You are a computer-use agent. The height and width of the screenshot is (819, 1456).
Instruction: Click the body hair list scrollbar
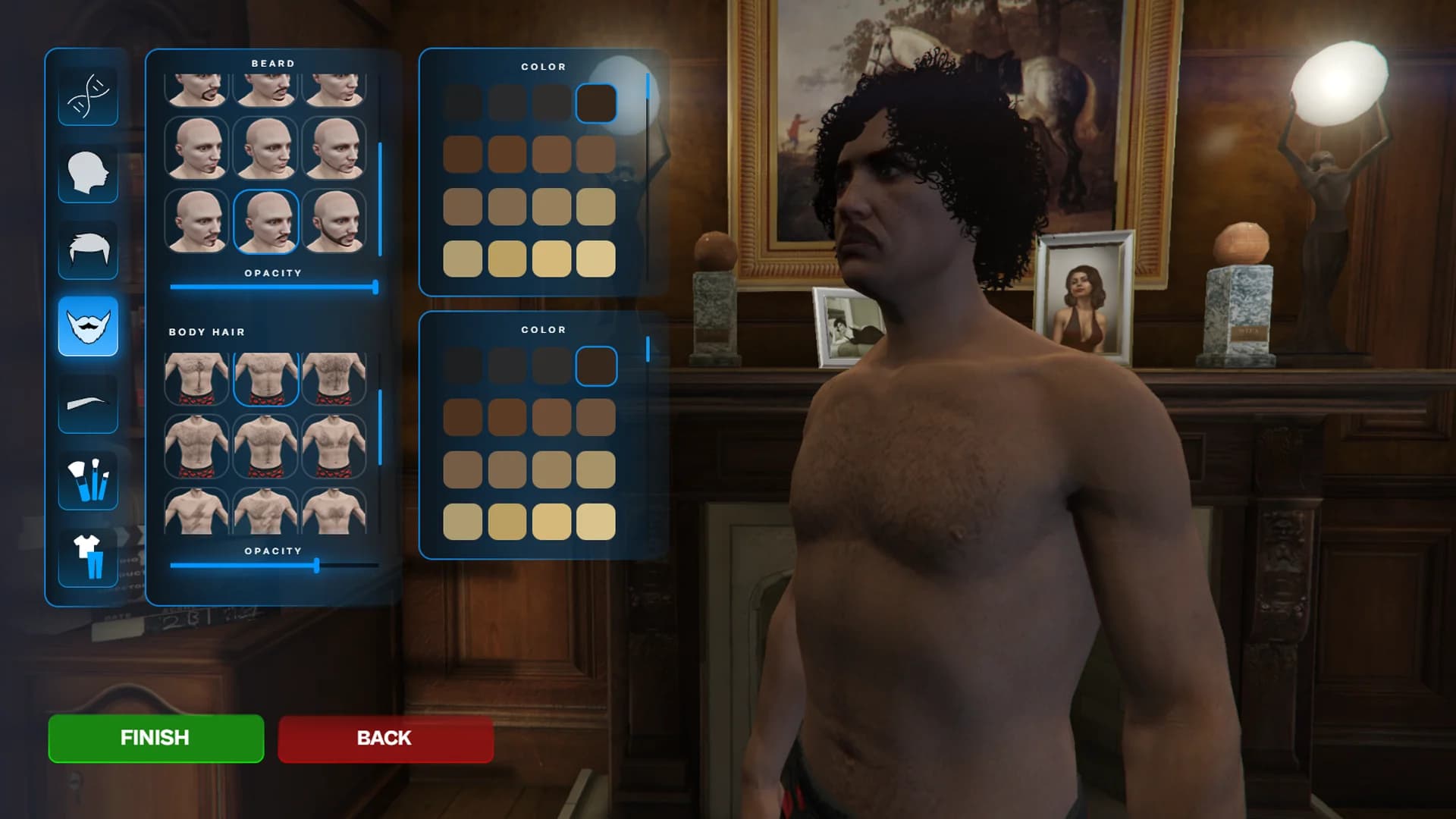pyautogui.click(x=380, y=427)
